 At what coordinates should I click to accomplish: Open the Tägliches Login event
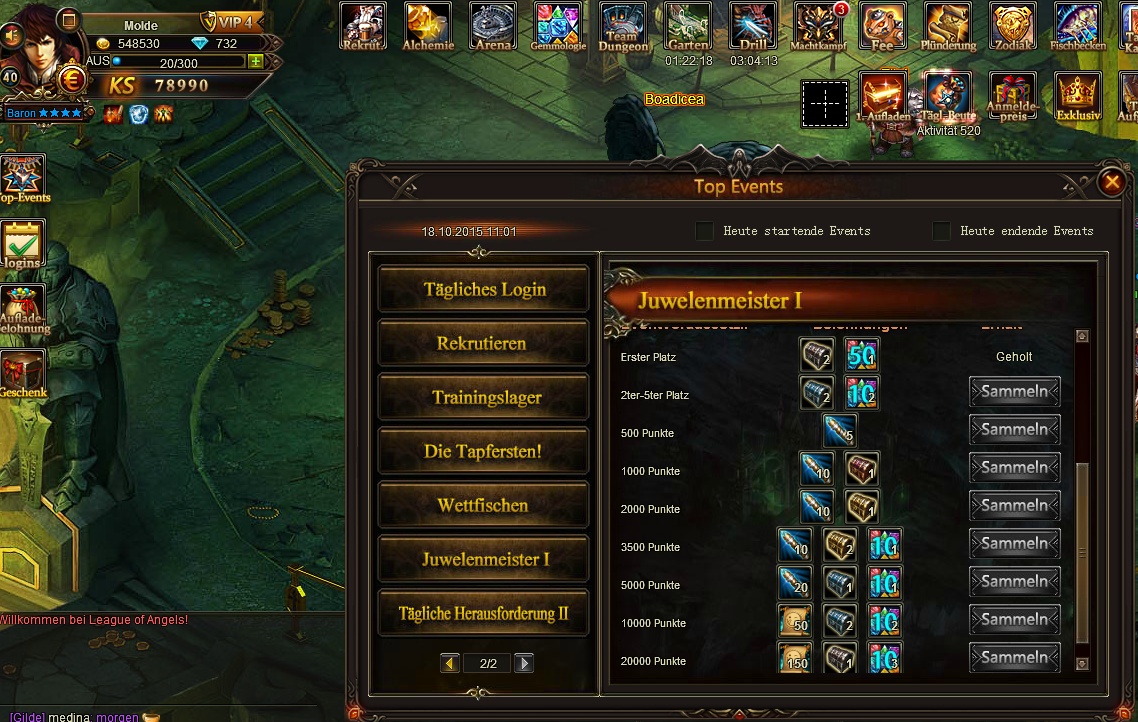[484, 290]
